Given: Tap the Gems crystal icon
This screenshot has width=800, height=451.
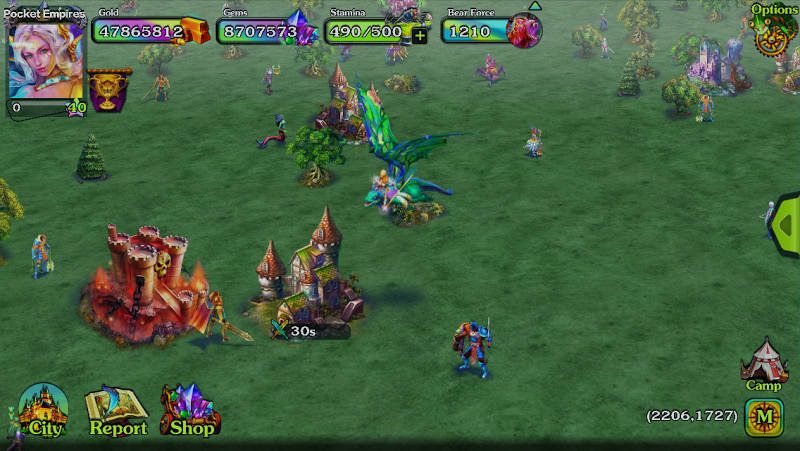Looking at the screenshot, I should point(300,29).
